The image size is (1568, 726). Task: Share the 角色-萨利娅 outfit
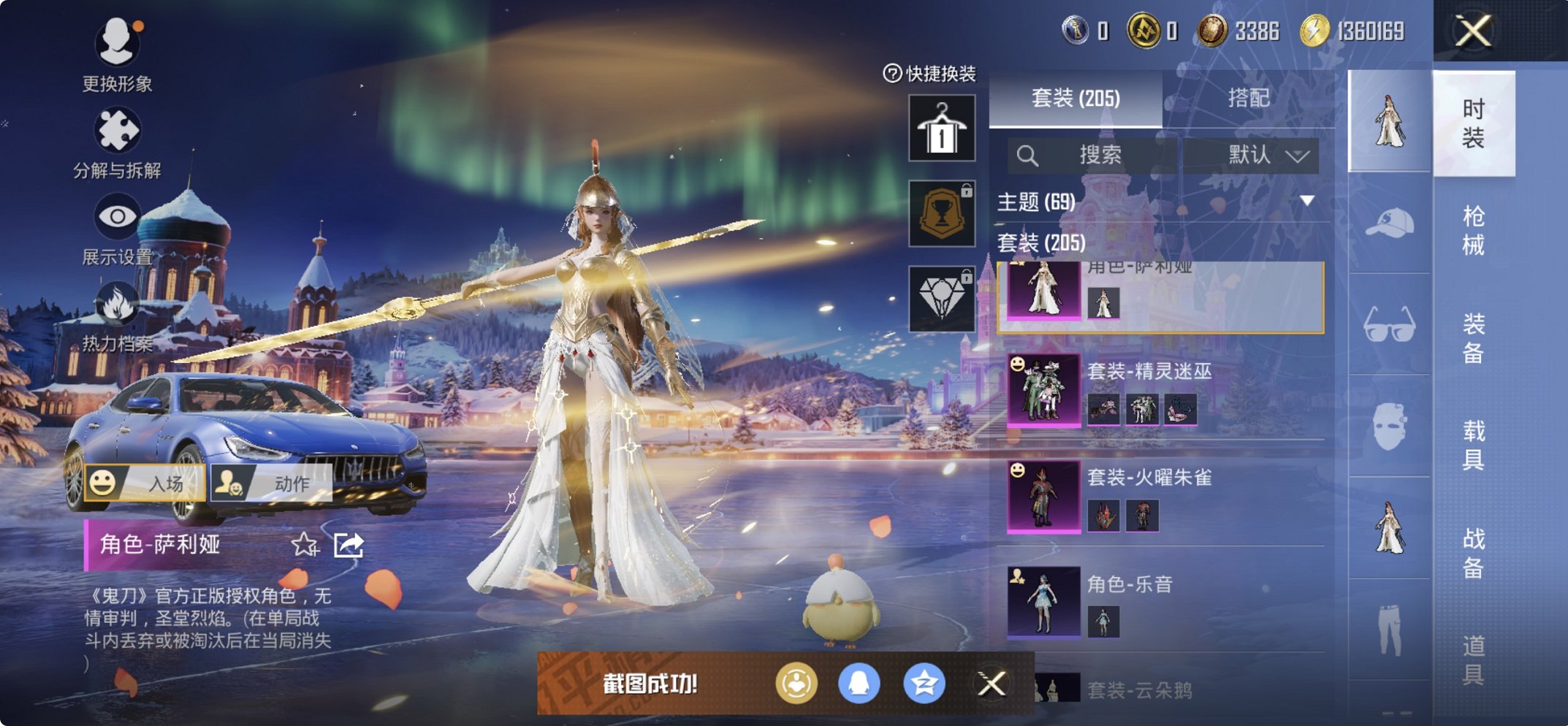[x=349, y=544]
